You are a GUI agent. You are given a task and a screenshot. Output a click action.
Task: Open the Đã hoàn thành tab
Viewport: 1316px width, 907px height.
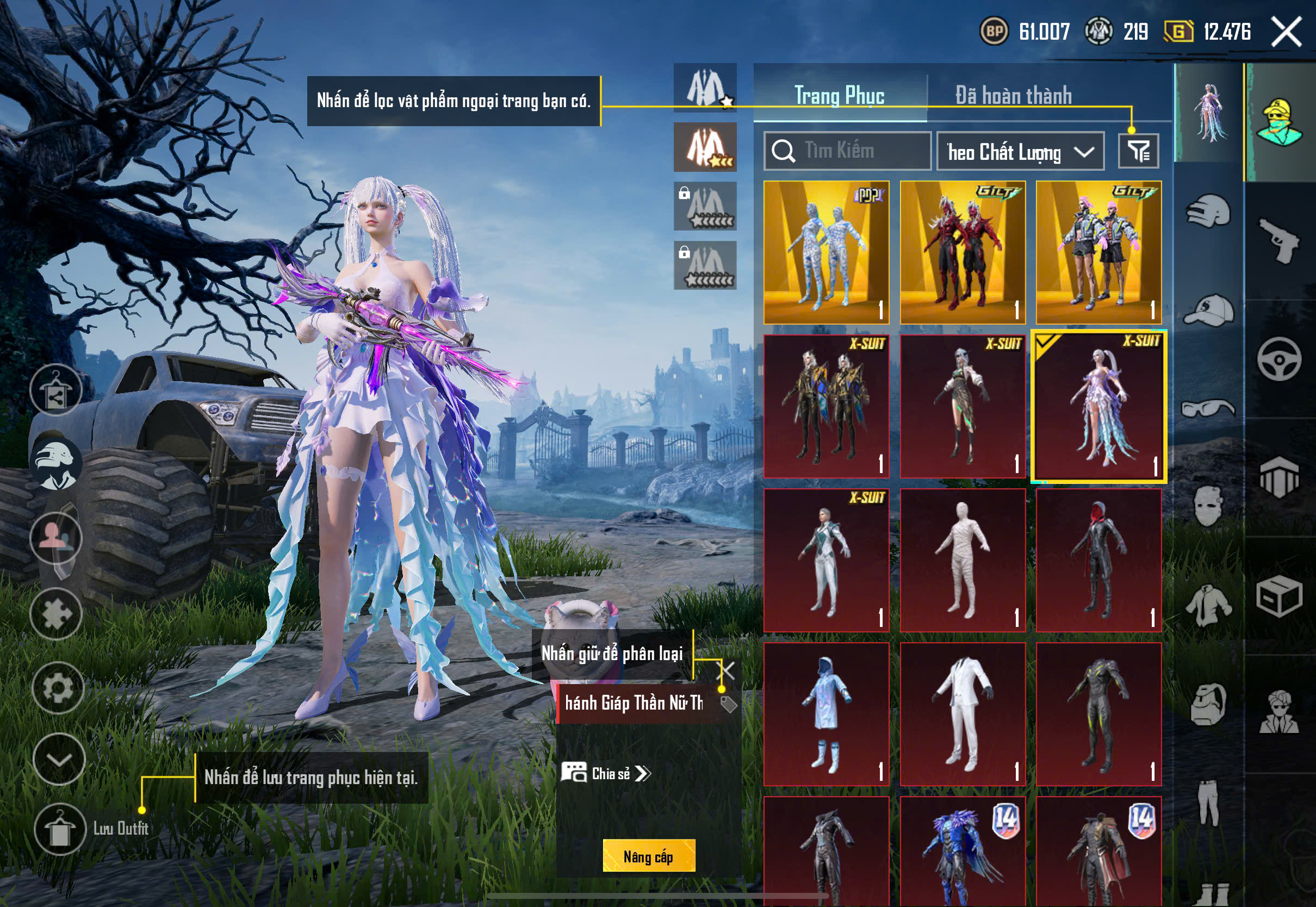point(1013,96)
